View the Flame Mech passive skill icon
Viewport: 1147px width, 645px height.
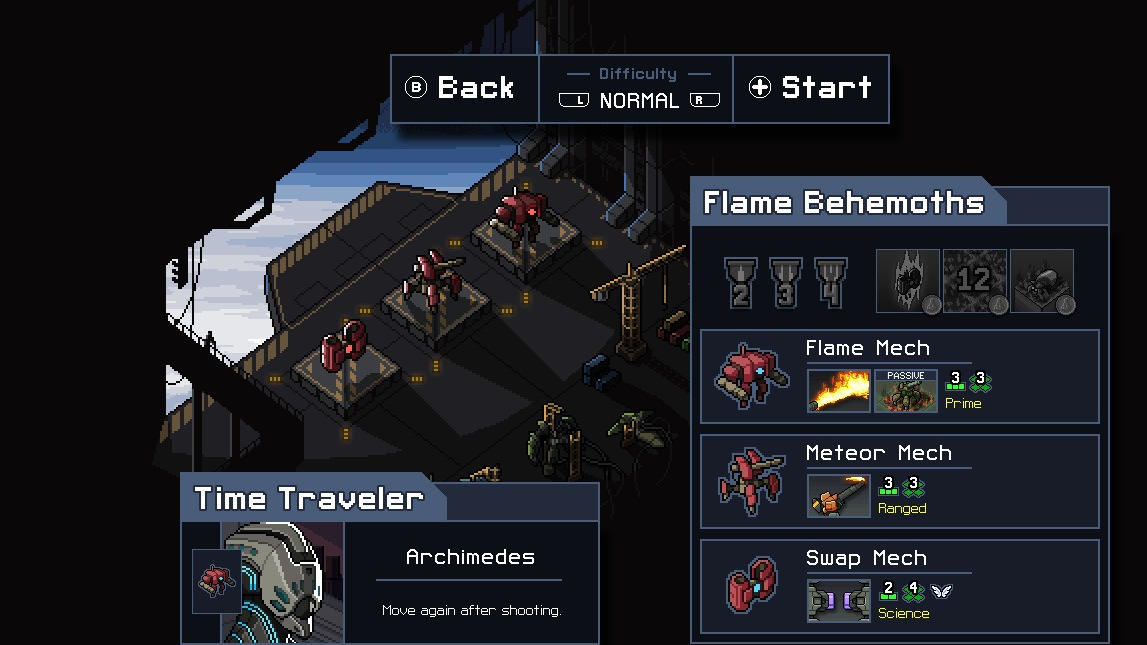coord(906,391)
